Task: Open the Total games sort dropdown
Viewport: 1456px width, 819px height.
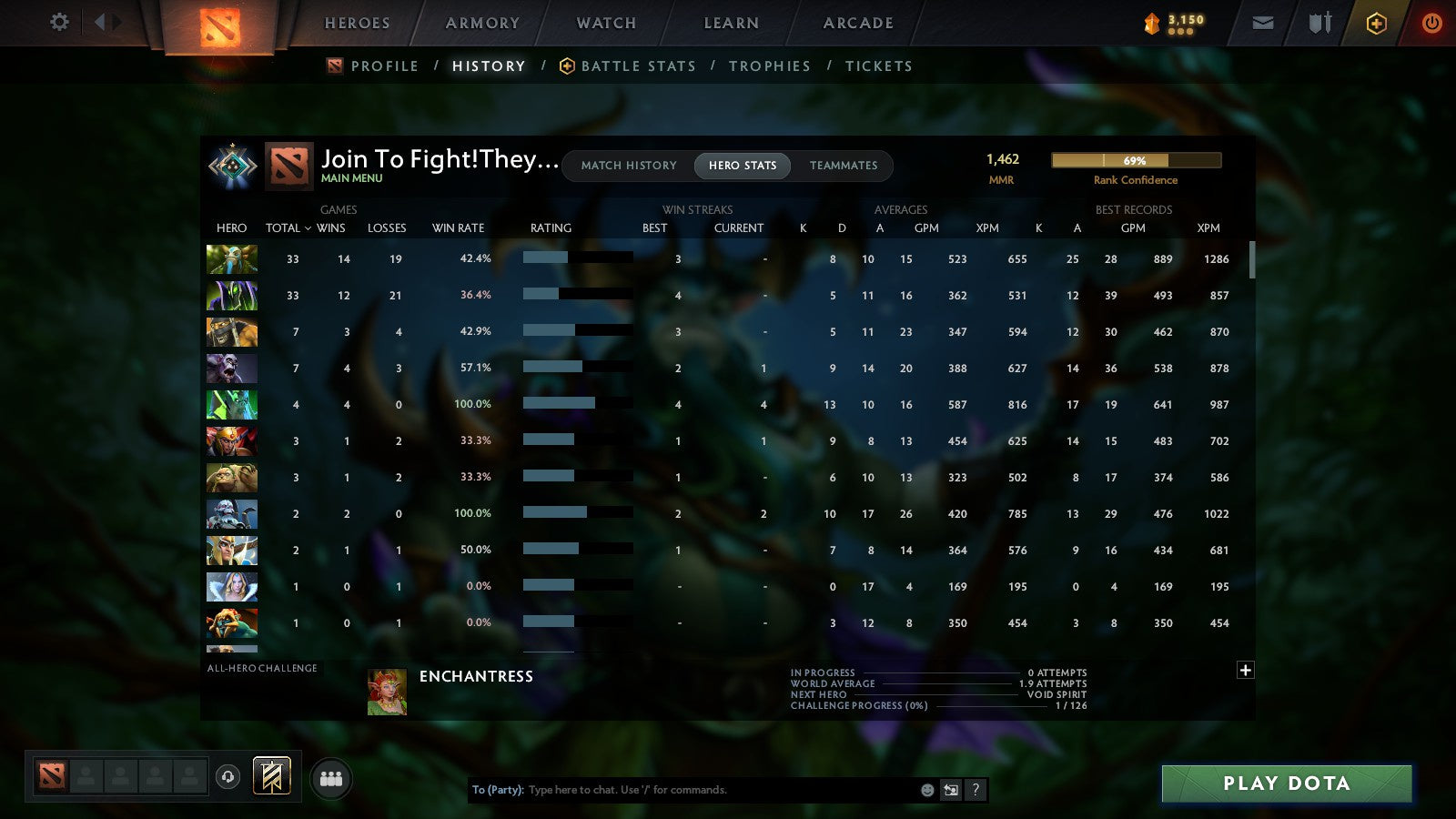Action: pyautogui.click(x=288, y=228)
